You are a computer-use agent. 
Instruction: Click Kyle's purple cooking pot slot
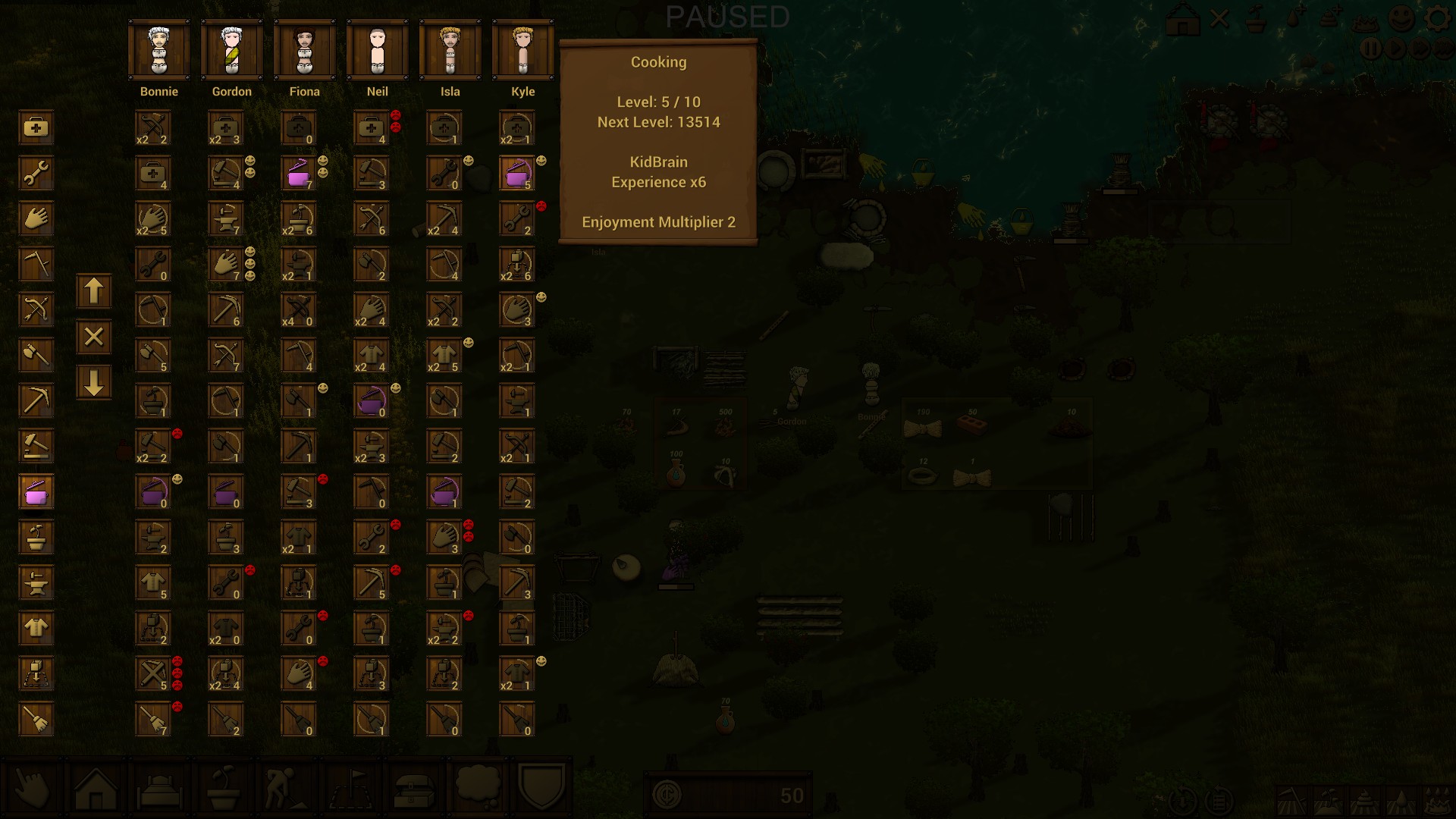(x=517, y=174)
